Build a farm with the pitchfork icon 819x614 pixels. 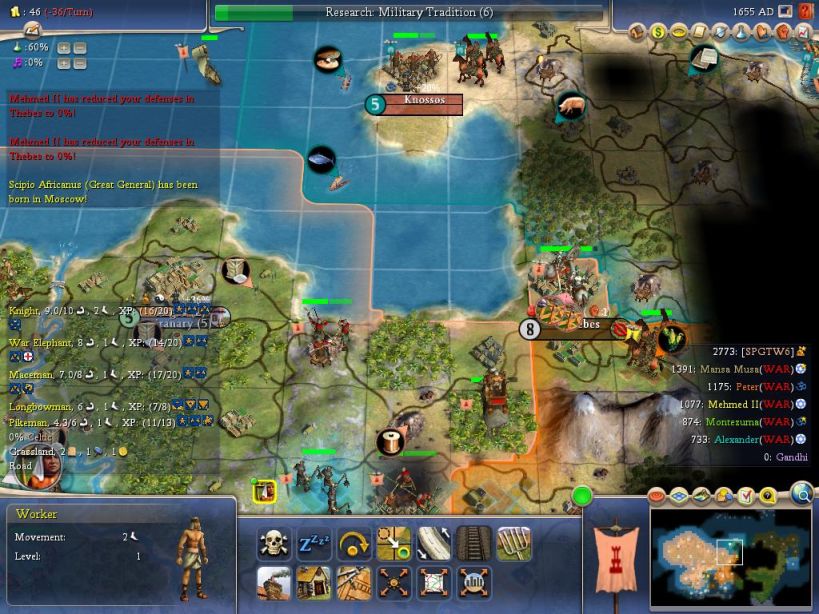pos(514,544)
